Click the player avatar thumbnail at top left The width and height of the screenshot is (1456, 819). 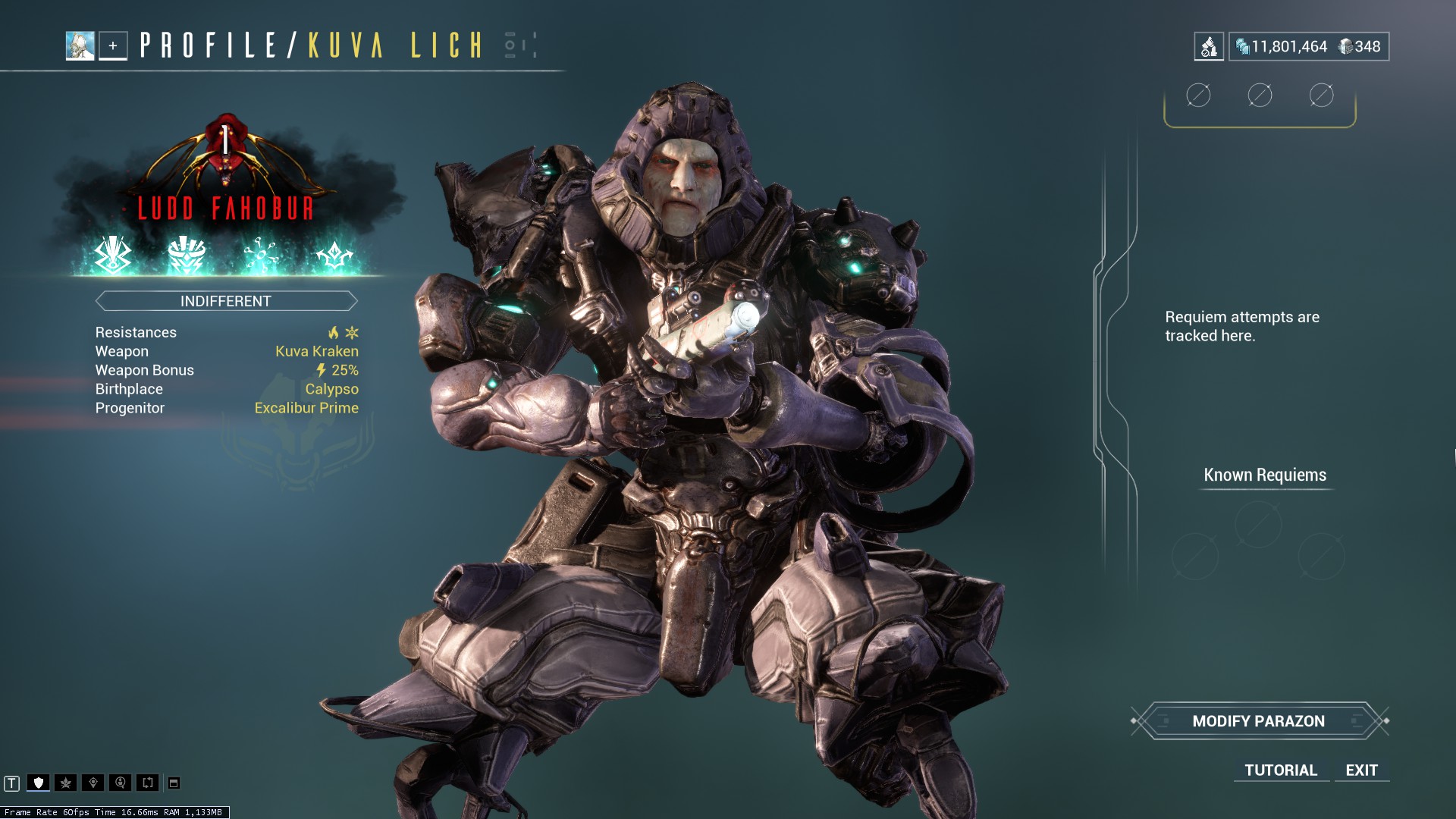click(79, 45)
